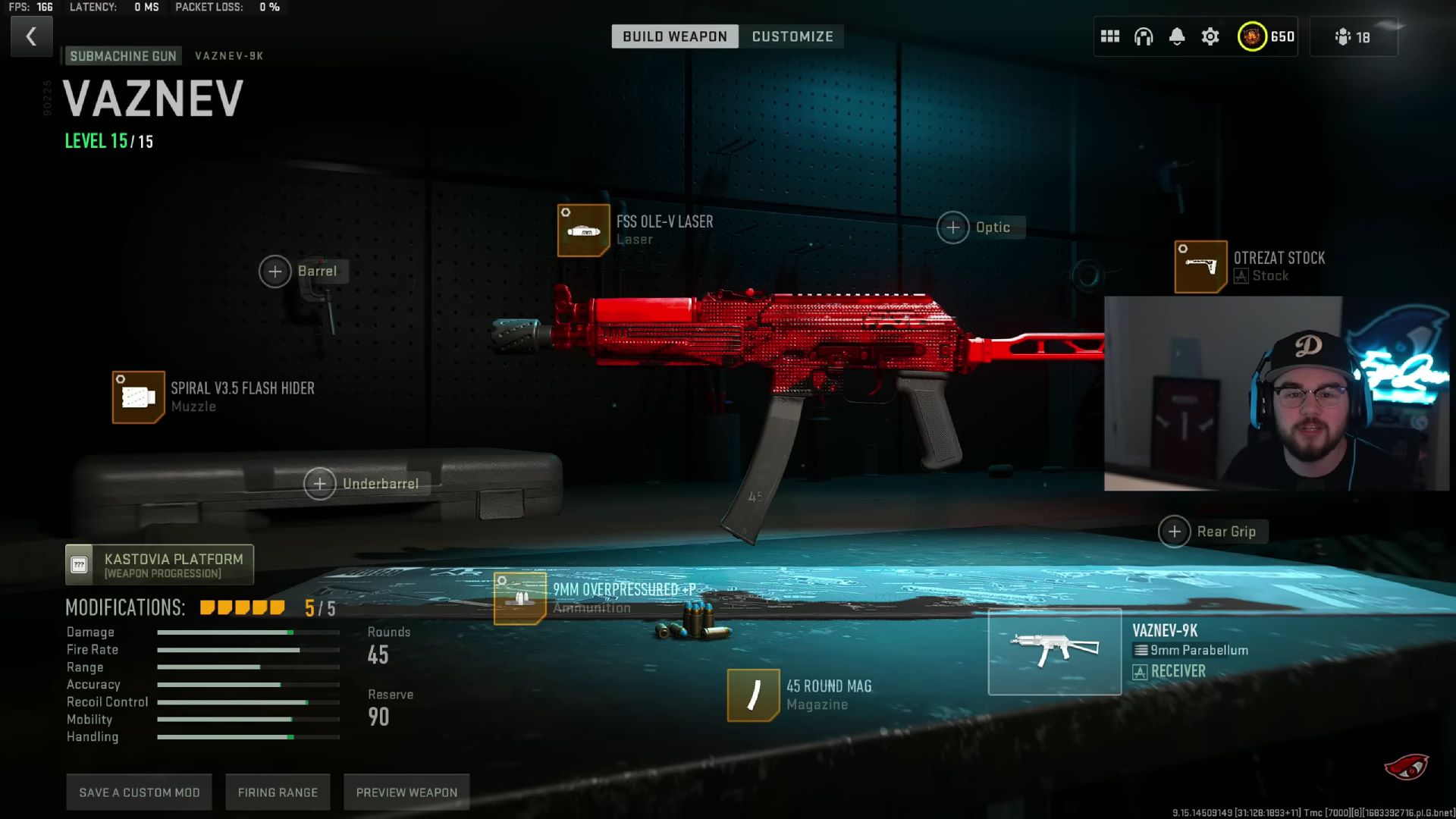Screen dimensions: 1456x819
Task: Switch to the Customize tab
Action: 792,36
